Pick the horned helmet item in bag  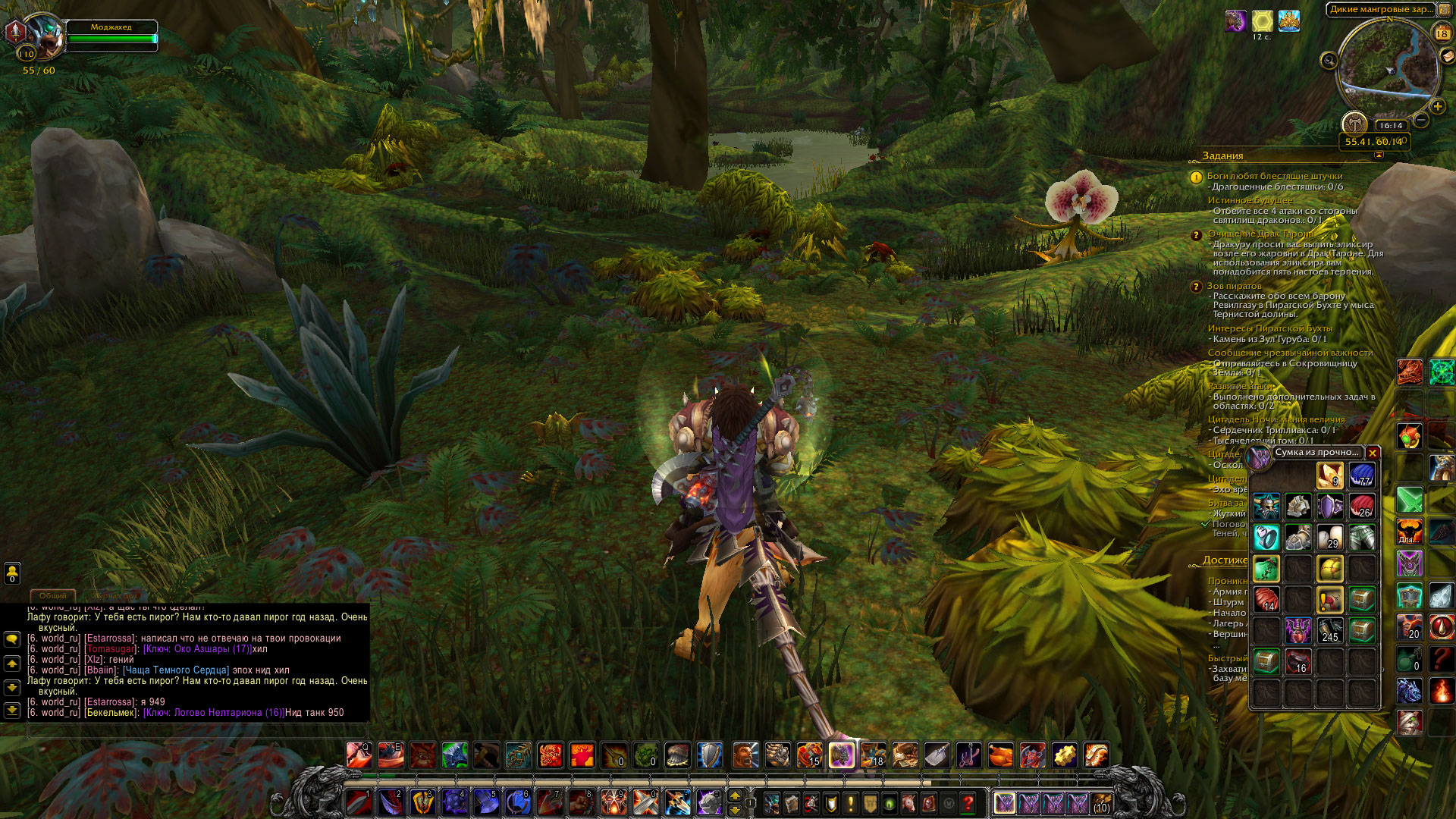[1266, 506]
